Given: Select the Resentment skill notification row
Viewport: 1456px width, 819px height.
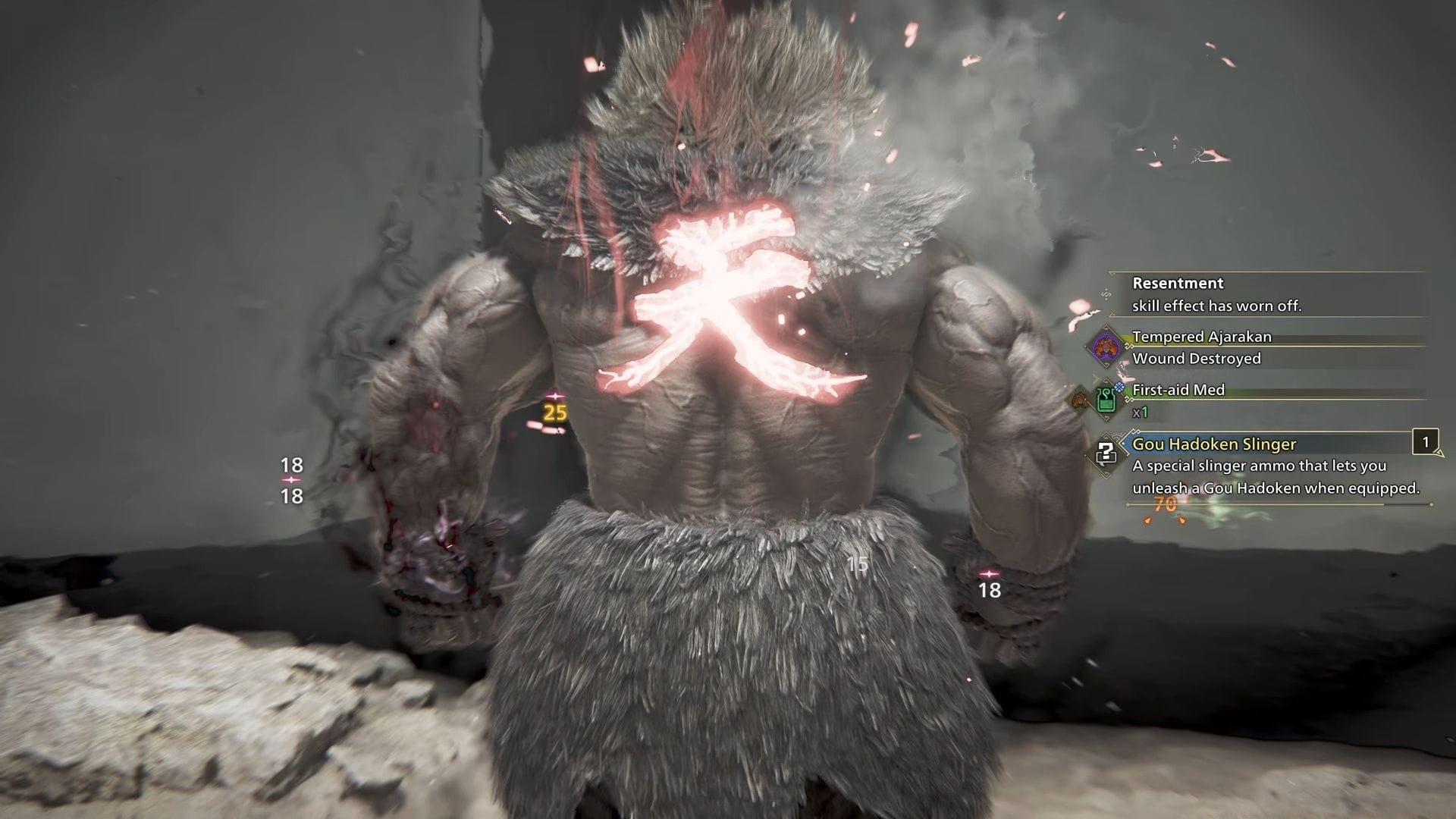Looking at the screenshot, I should pos(1266,294).
